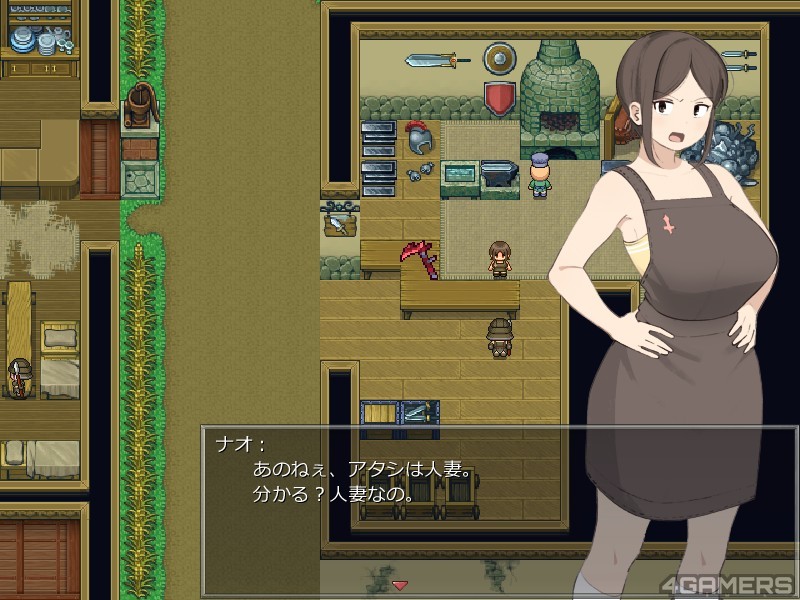
Task: Advance dialogue via the red continue arrow
Action: pyautogui.click(x=400, y=584)
